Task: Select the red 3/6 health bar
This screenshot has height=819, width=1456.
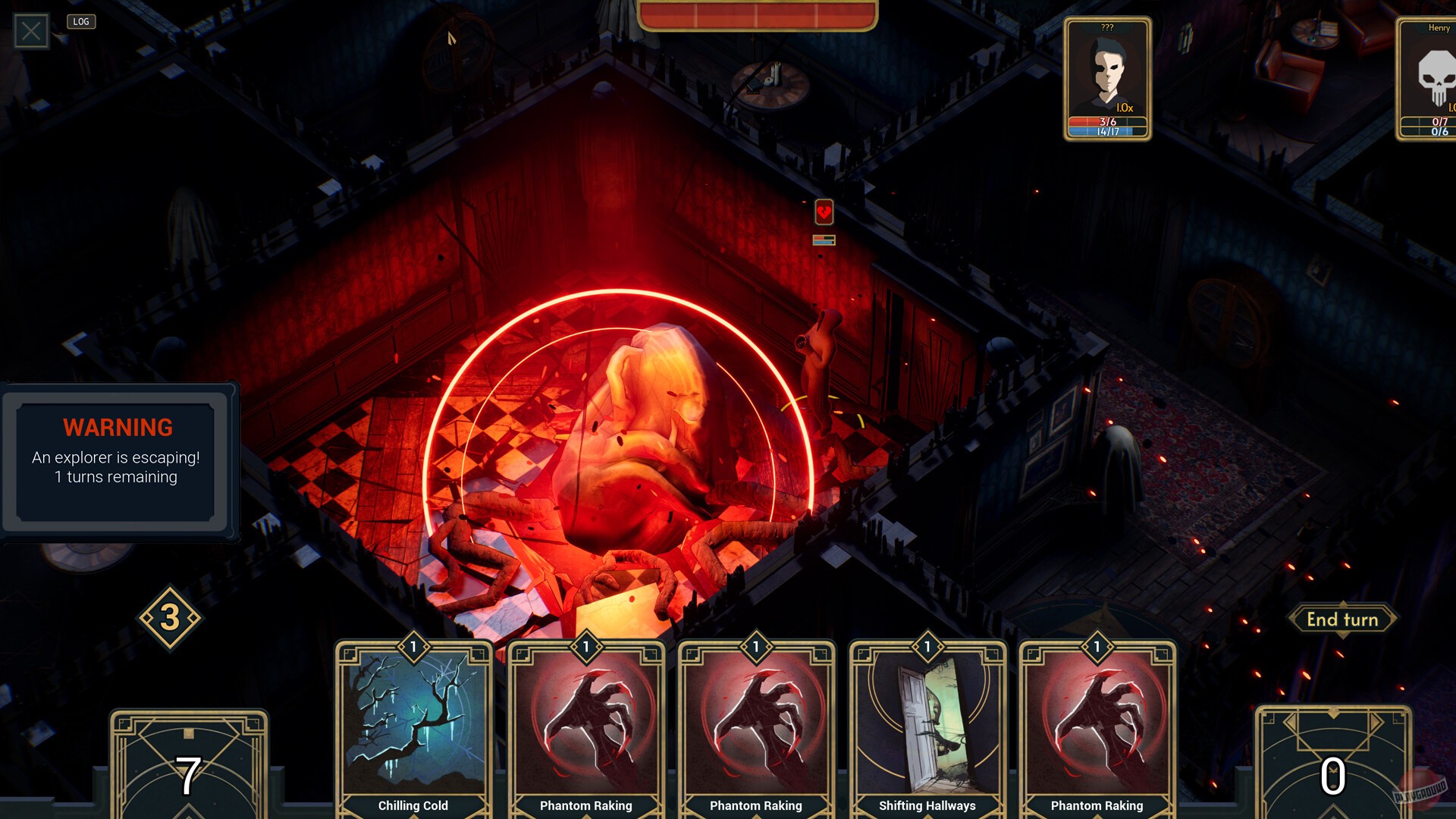Action: coord(1106,120)
